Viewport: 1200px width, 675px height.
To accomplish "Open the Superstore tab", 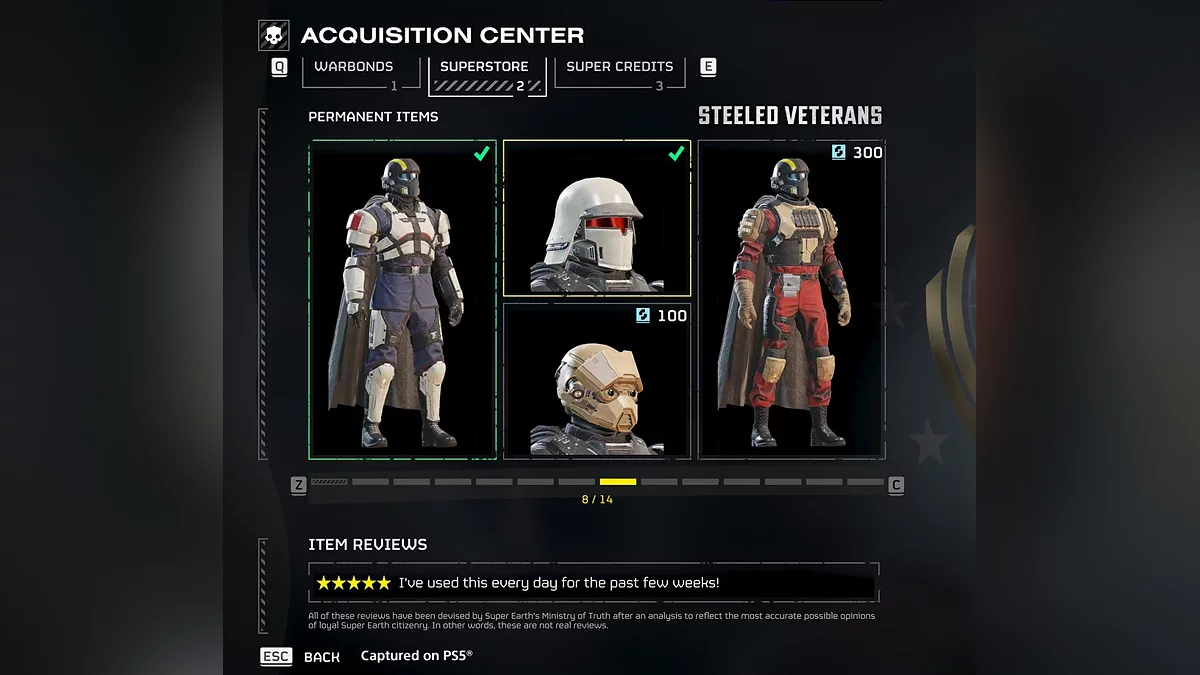I will click(485, 68).
